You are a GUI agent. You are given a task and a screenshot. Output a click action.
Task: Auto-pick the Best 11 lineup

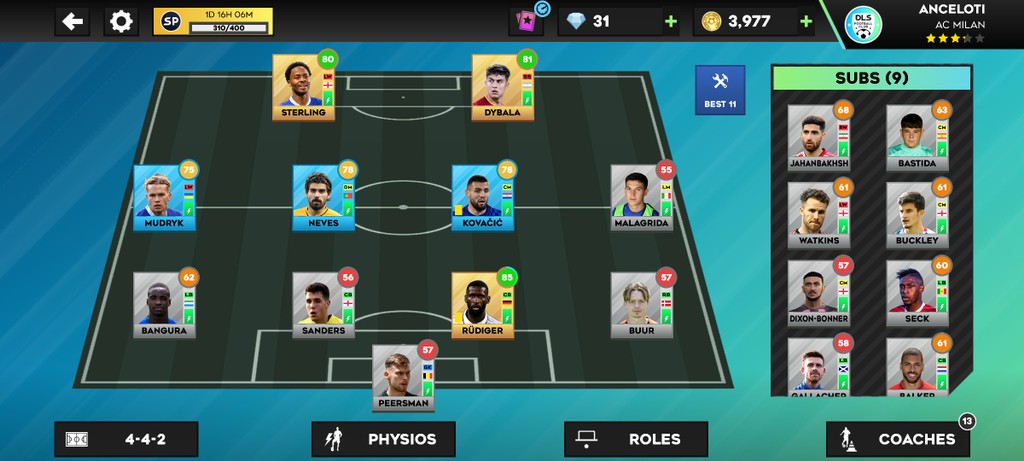click(x=720, y=90)
